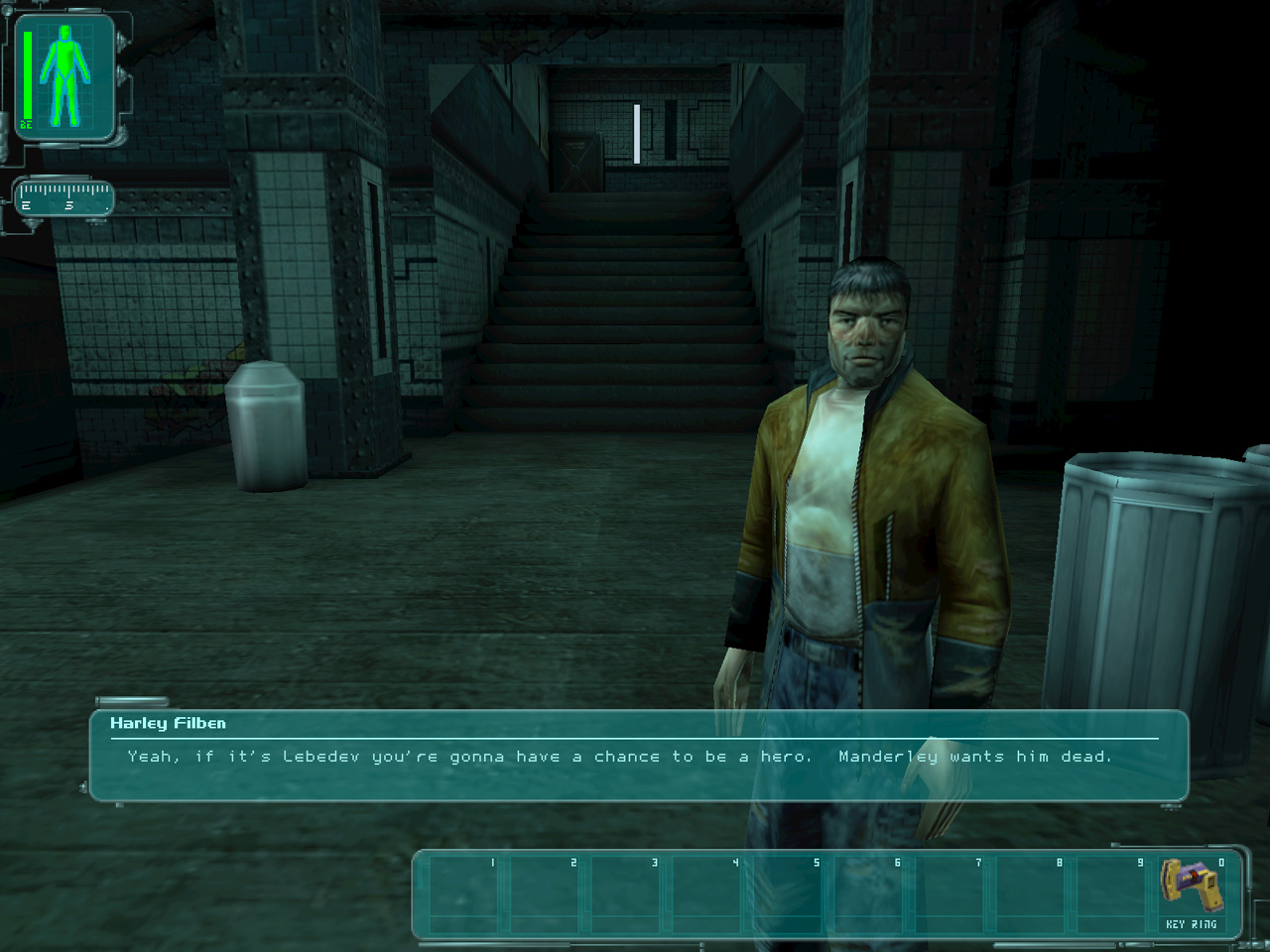Select the Key Ring belt slot

[x=1192, y=893]
